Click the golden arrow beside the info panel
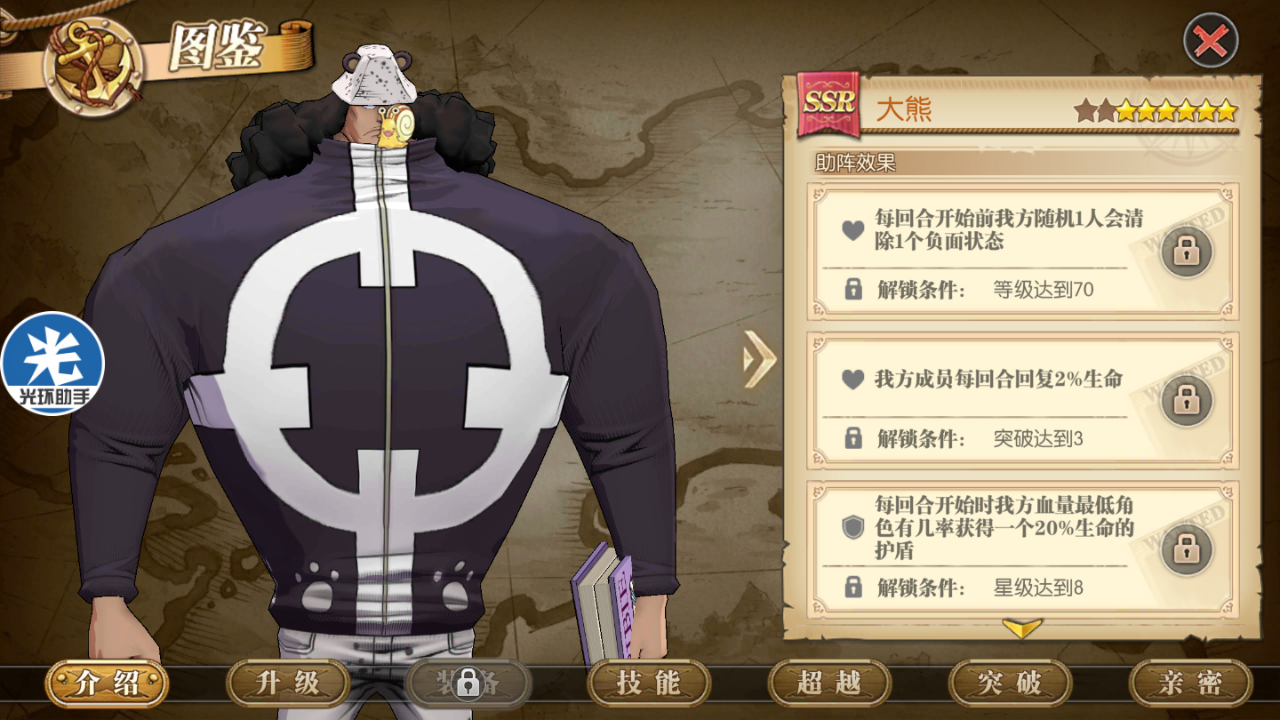This screenshot has width=1280, height=720. (x=759, y=358)
